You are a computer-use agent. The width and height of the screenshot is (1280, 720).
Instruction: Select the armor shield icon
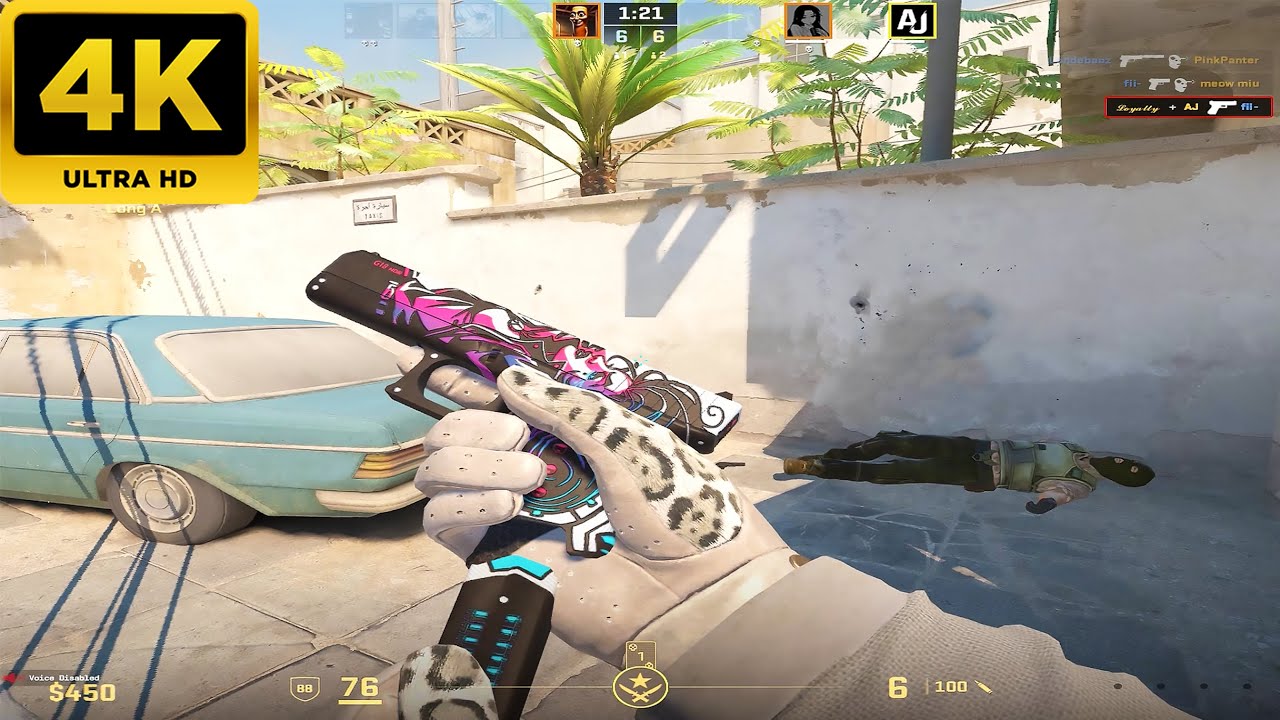(303, 688)
